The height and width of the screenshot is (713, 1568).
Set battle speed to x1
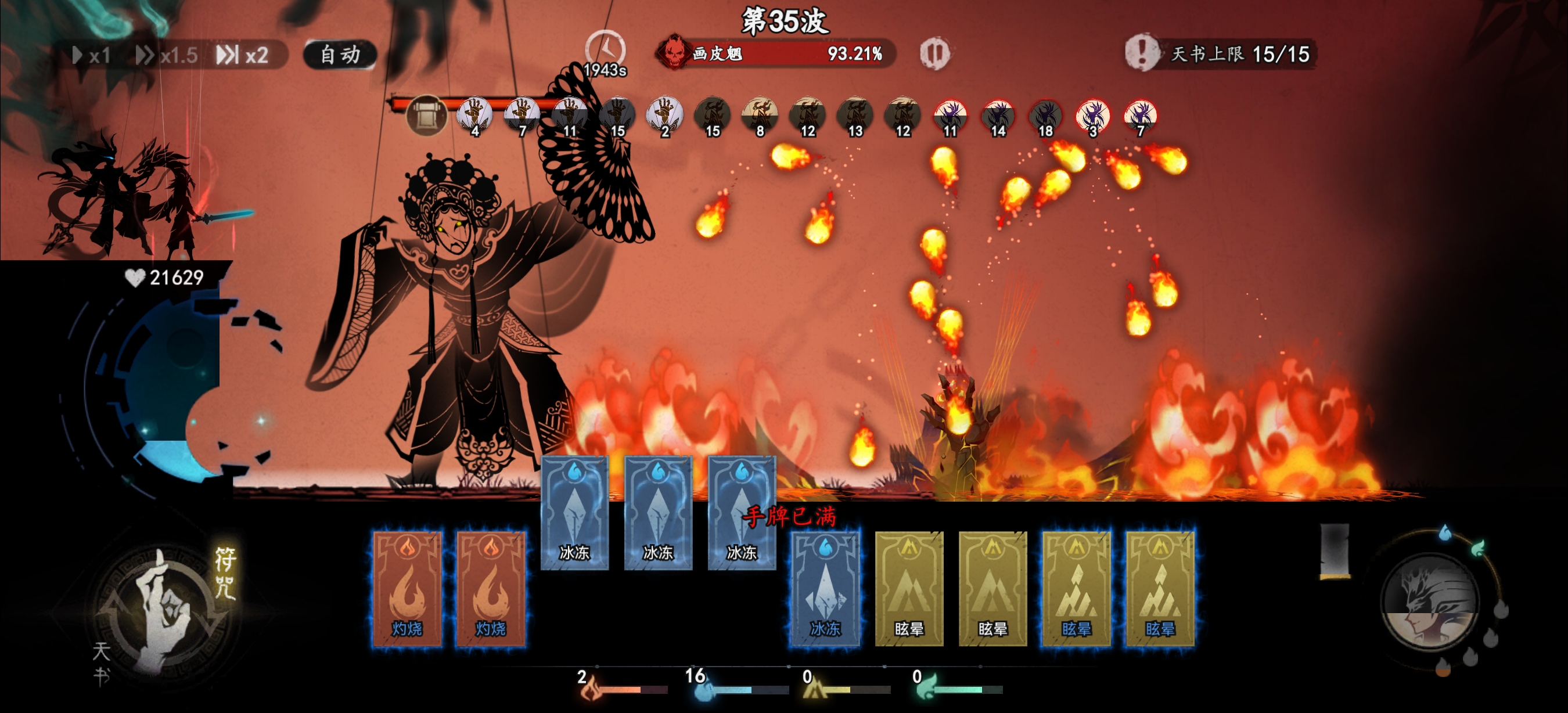(92, 55)
